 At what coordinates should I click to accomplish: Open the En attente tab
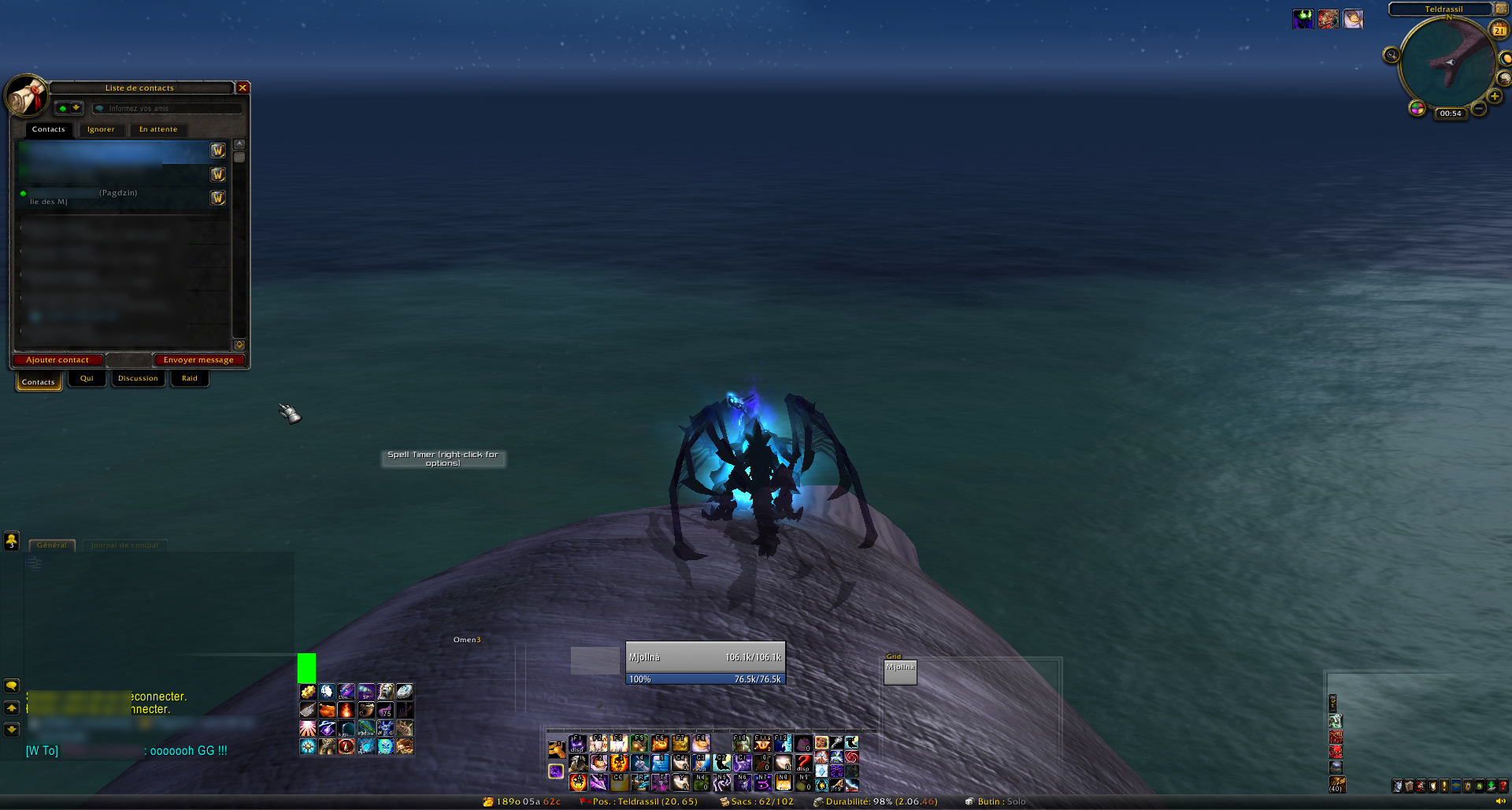158,129
